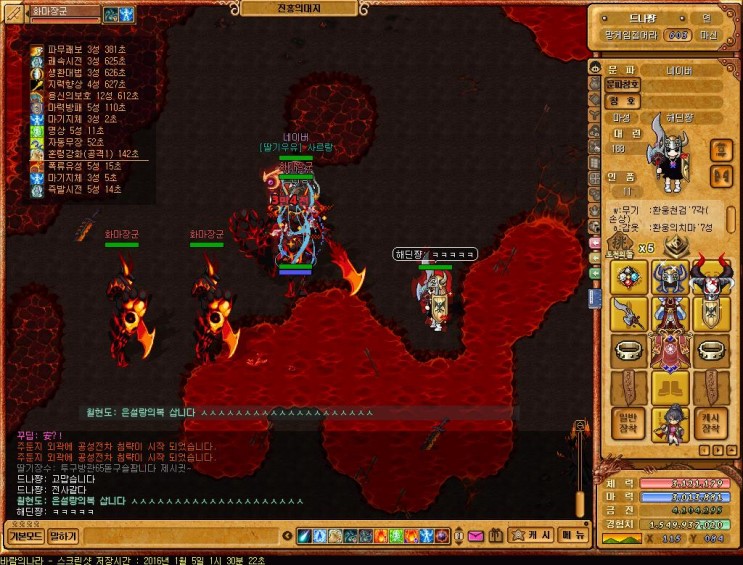Select the gold cross shield slot
This screenshot has width=743, height=565.
coord(709,314)
